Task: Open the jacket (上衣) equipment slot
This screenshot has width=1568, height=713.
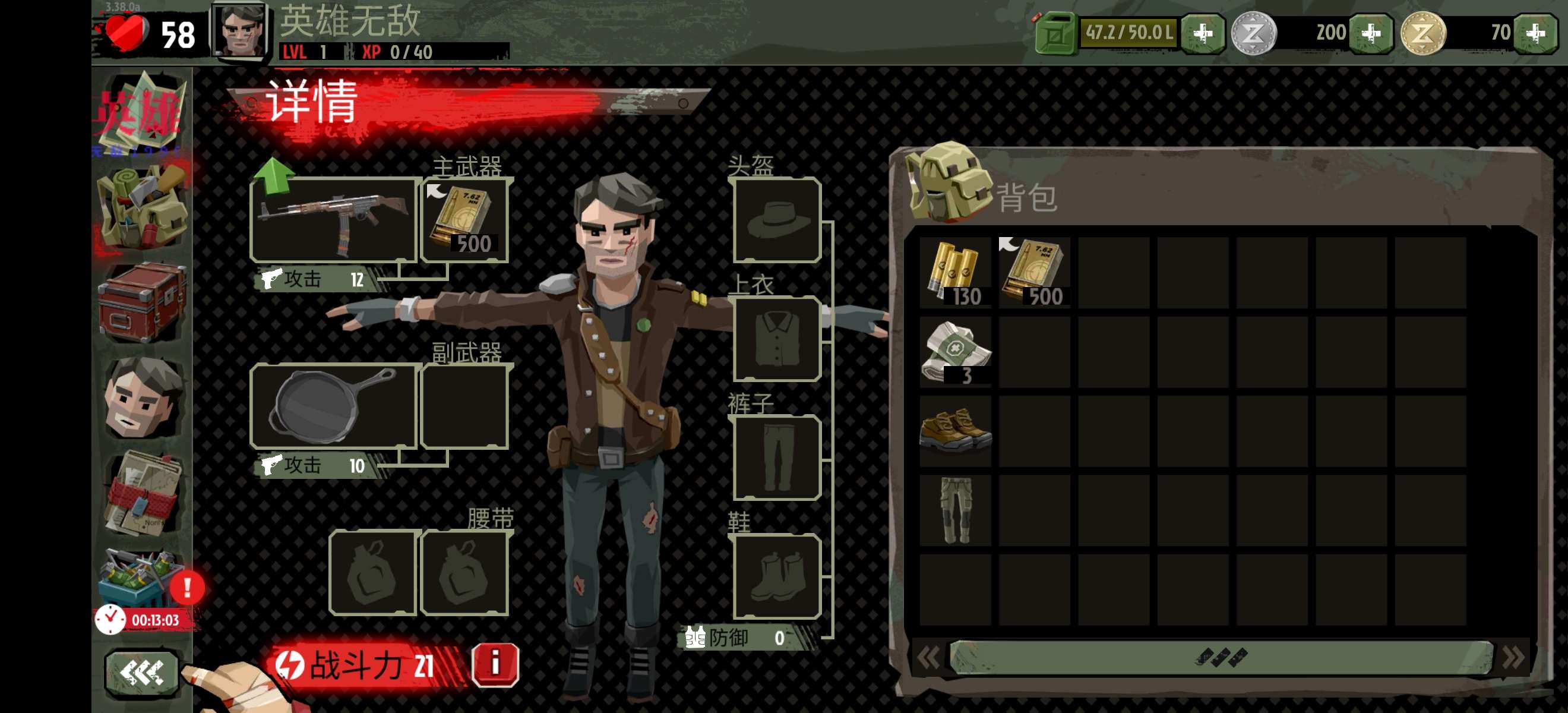Action: click(x=777, y=339)
